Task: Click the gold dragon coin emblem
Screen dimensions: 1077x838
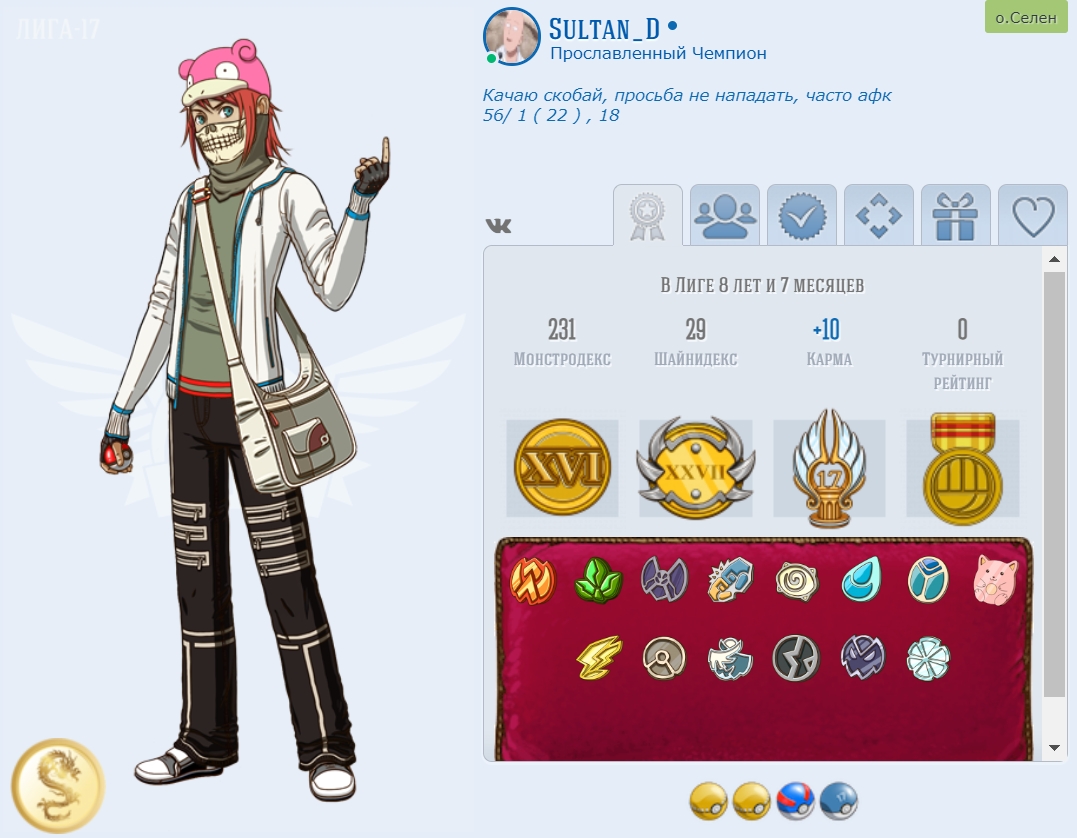Action: tap(58, 786)
